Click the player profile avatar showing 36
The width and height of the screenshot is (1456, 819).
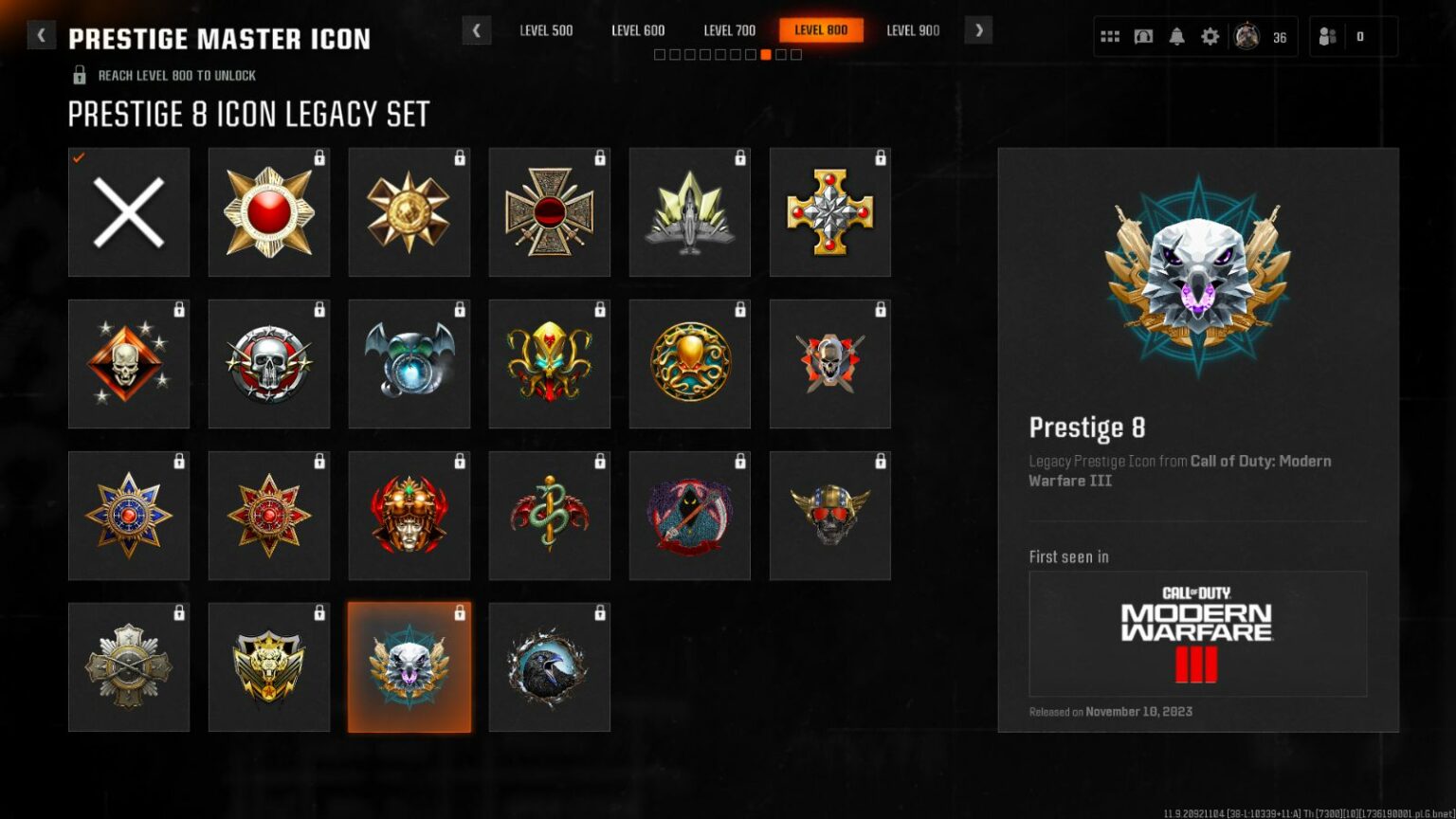click(1247, 35)
